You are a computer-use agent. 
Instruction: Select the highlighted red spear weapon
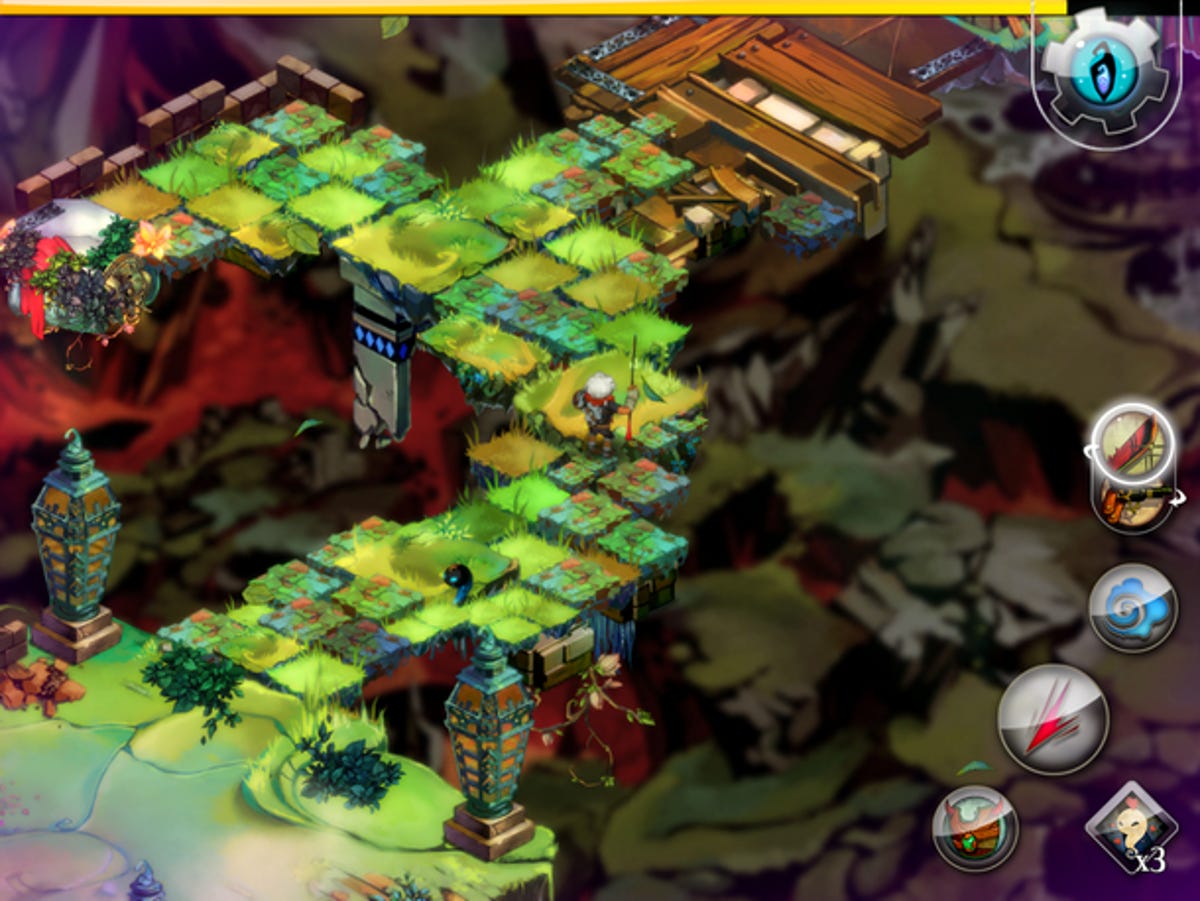[1132, 443]
